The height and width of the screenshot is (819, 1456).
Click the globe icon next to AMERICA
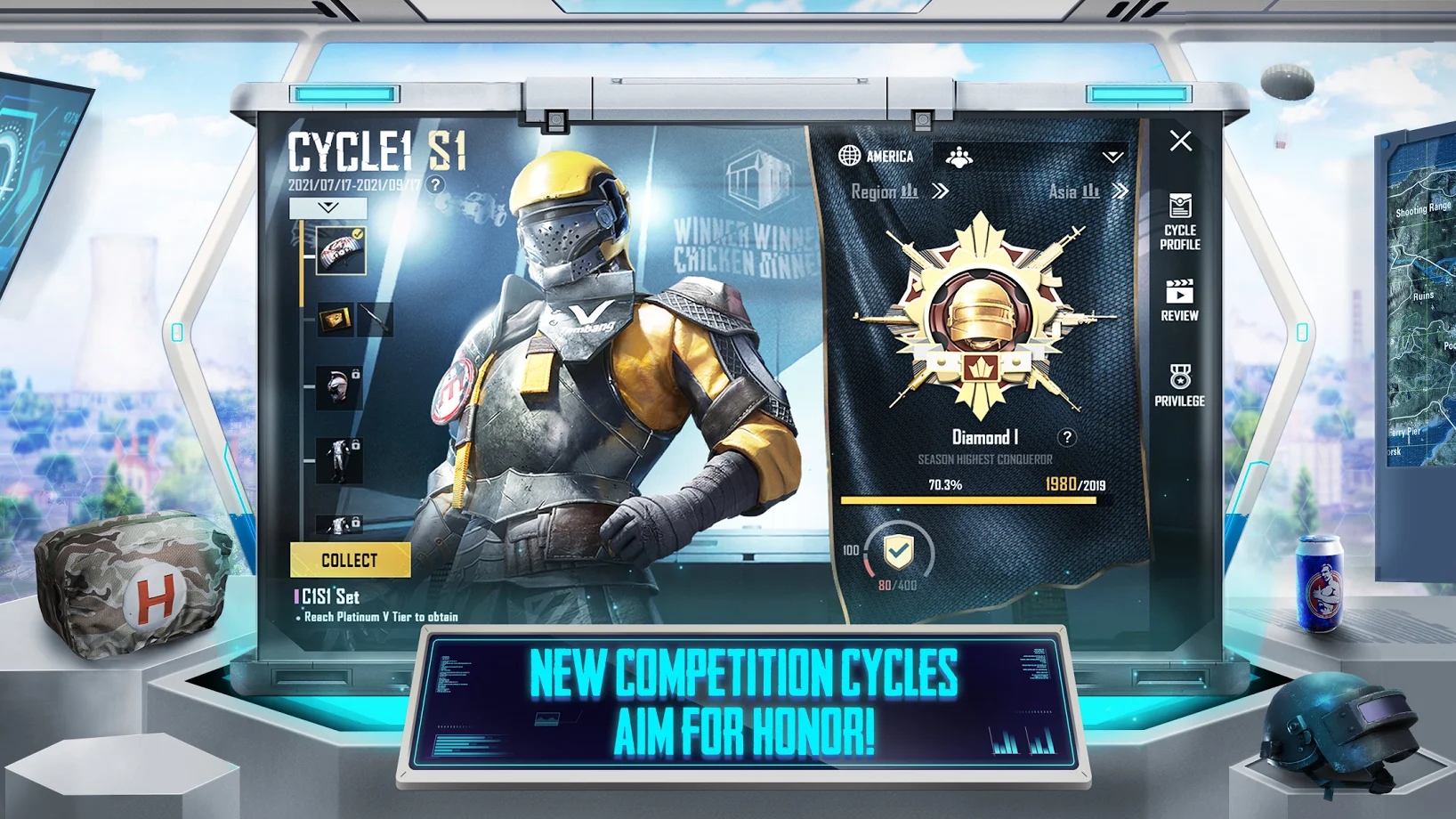(x=848, y=157)
